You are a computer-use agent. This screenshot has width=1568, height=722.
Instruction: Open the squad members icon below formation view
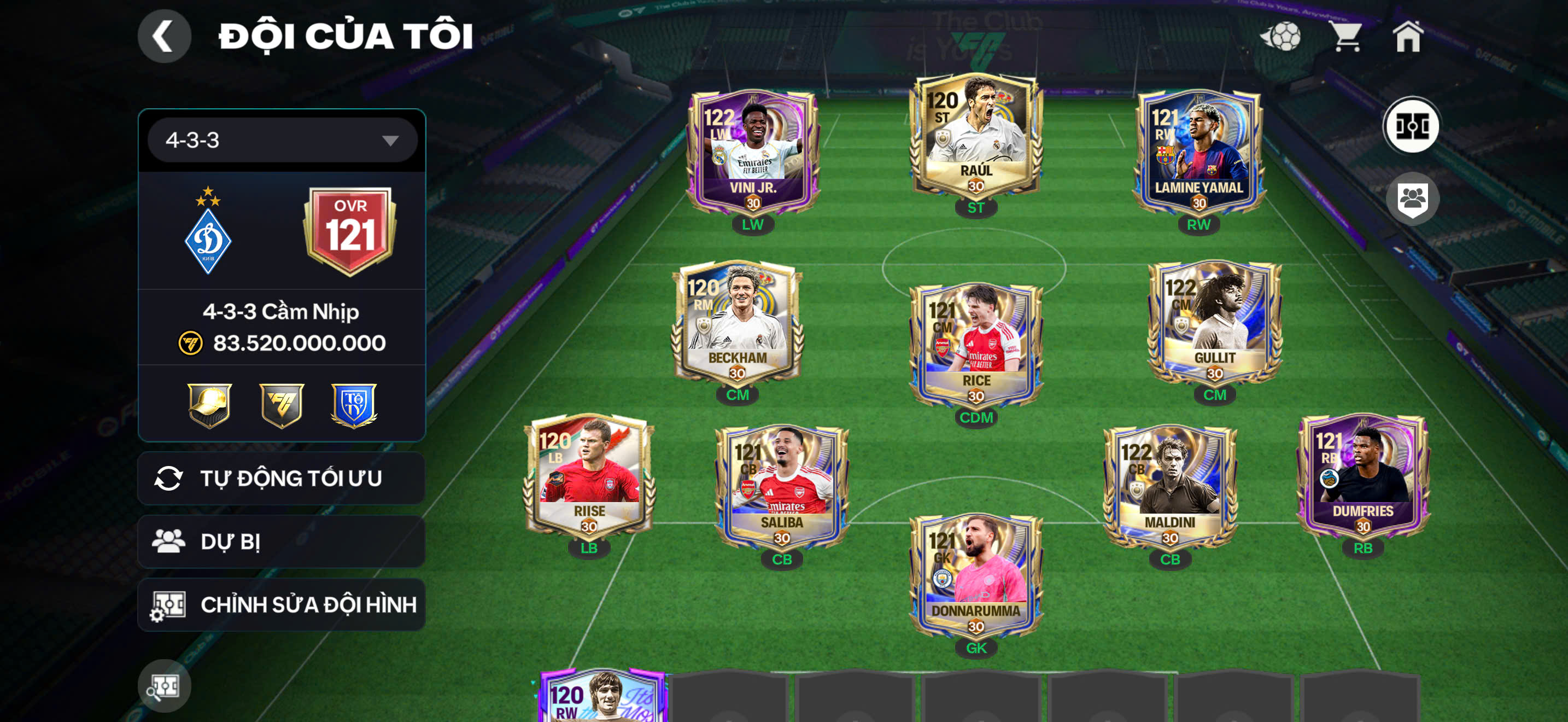(1413, 199)
